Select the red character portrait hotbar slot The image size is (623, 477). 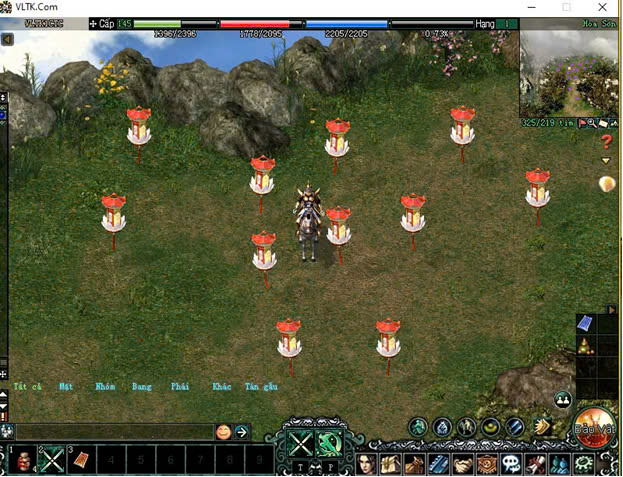tap(22, 460)
